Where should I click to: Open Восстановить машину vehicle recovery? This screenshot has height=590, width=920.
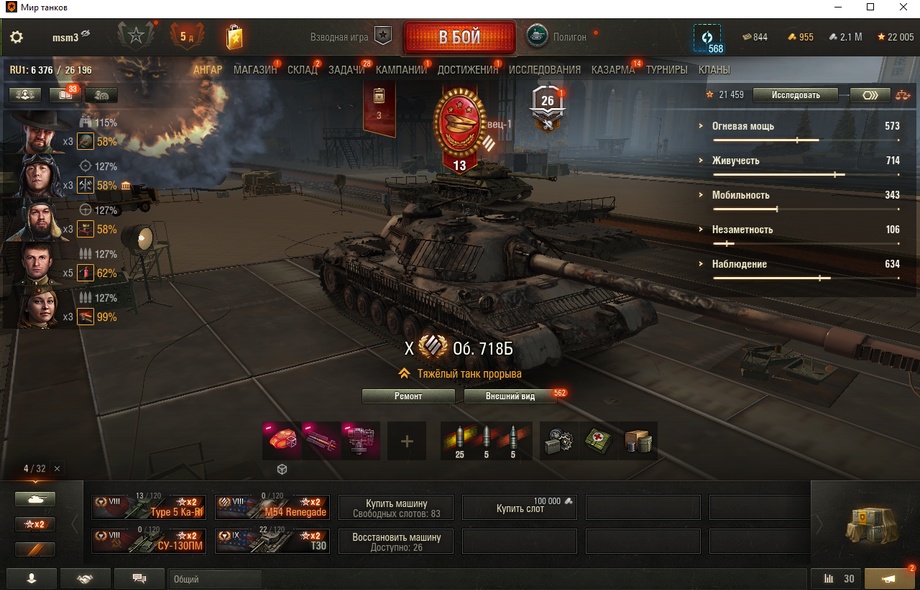pos(395,541)
